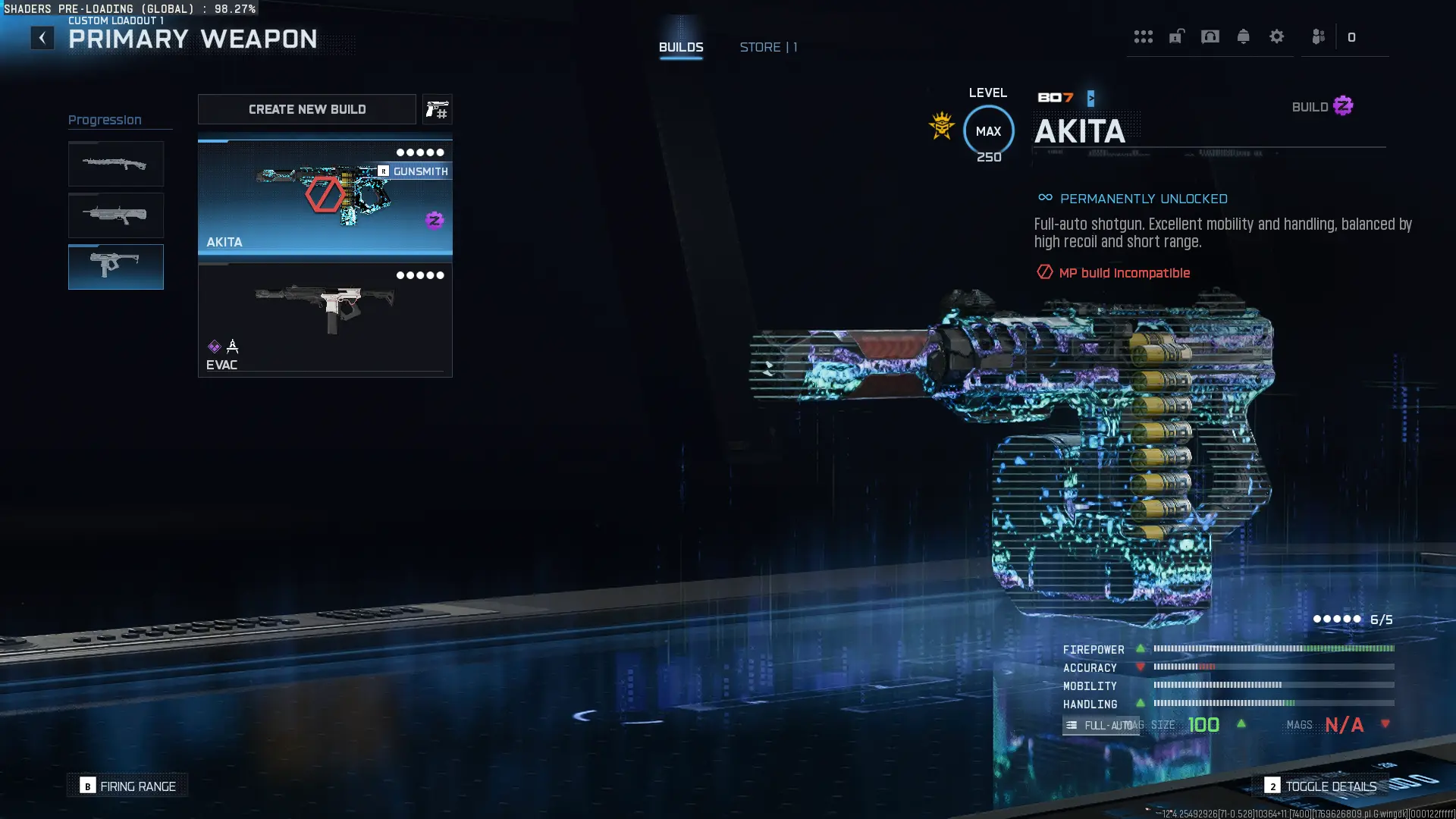This screenshot has height=819, width=1456.
Task: Click the pistol build number icon beside Create New Build
Action: (x=438, y=109)
